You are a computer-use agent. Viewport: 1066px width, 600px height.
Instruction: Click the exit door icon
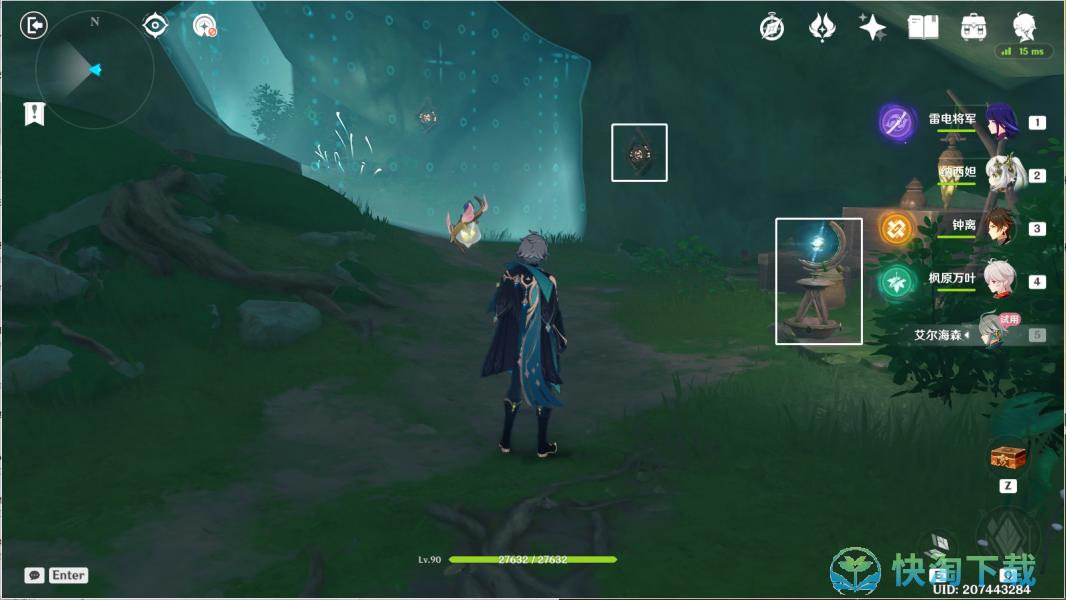point(34,25)
